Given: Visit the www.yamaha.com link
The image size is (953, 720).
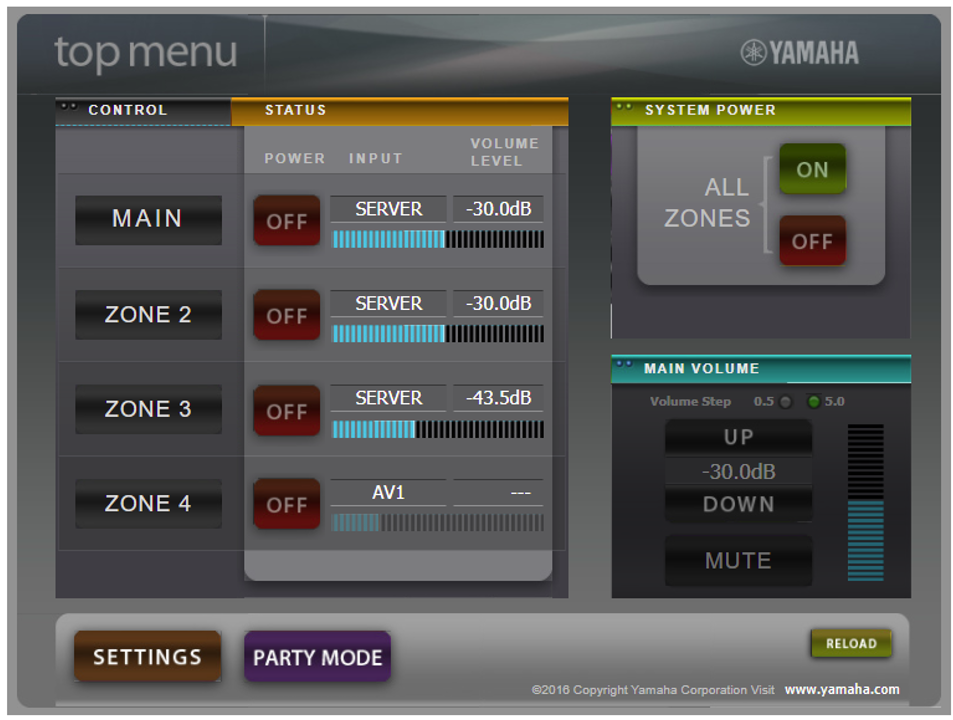Looking at the screenshot, I should click(841, 689).
